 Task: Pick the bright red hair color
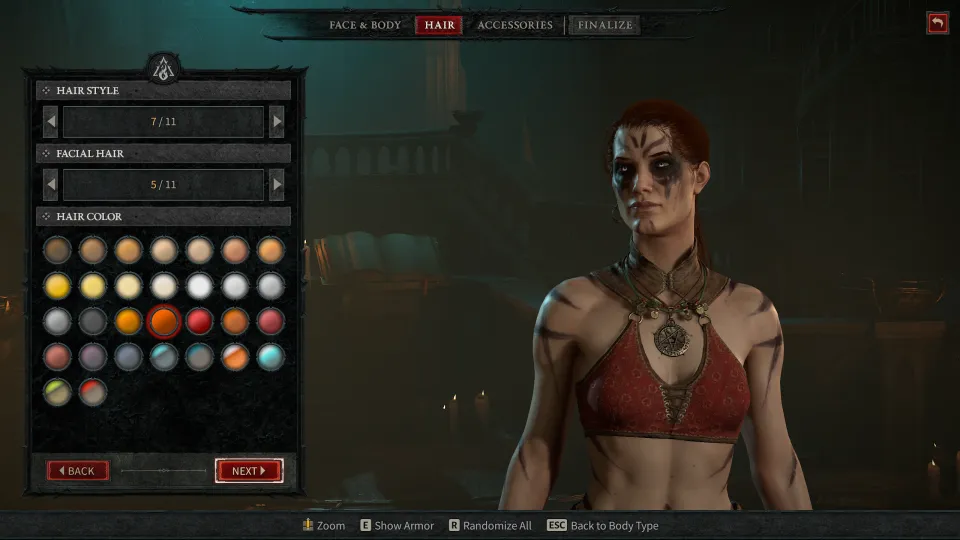[199, 321]
